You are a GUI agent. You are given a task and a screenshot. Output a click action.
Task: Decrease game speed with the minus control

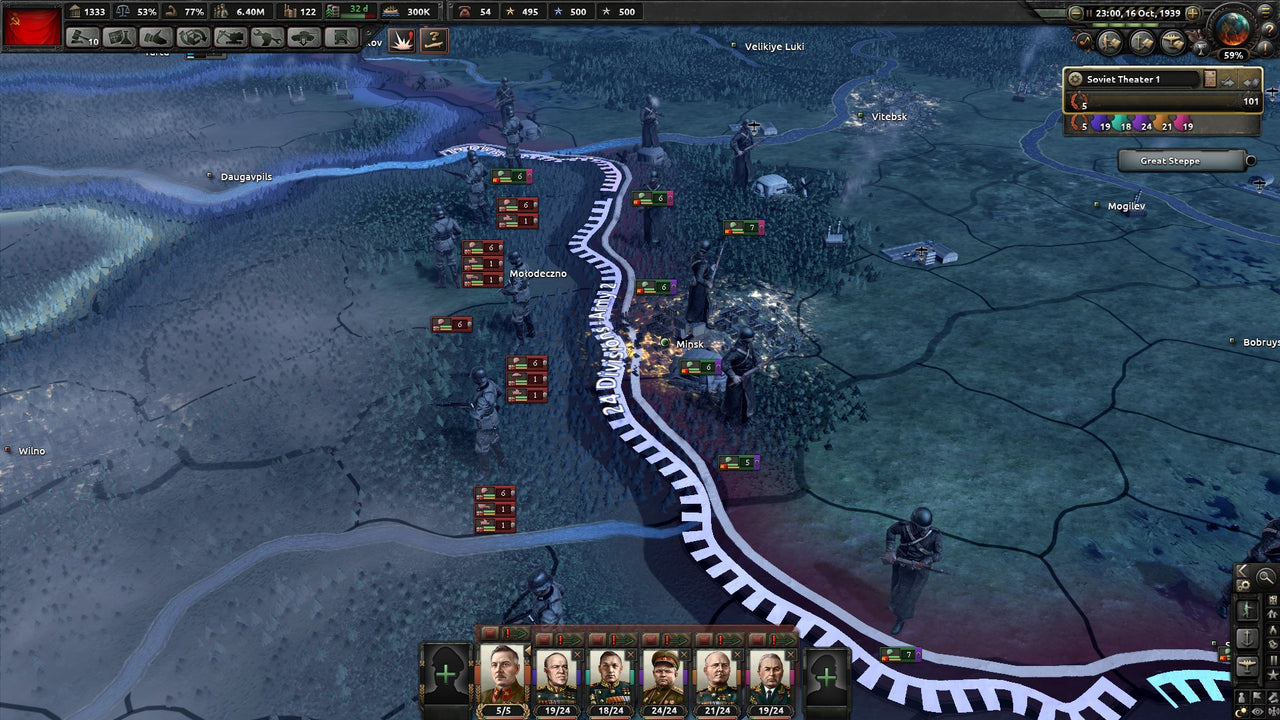1075,13
